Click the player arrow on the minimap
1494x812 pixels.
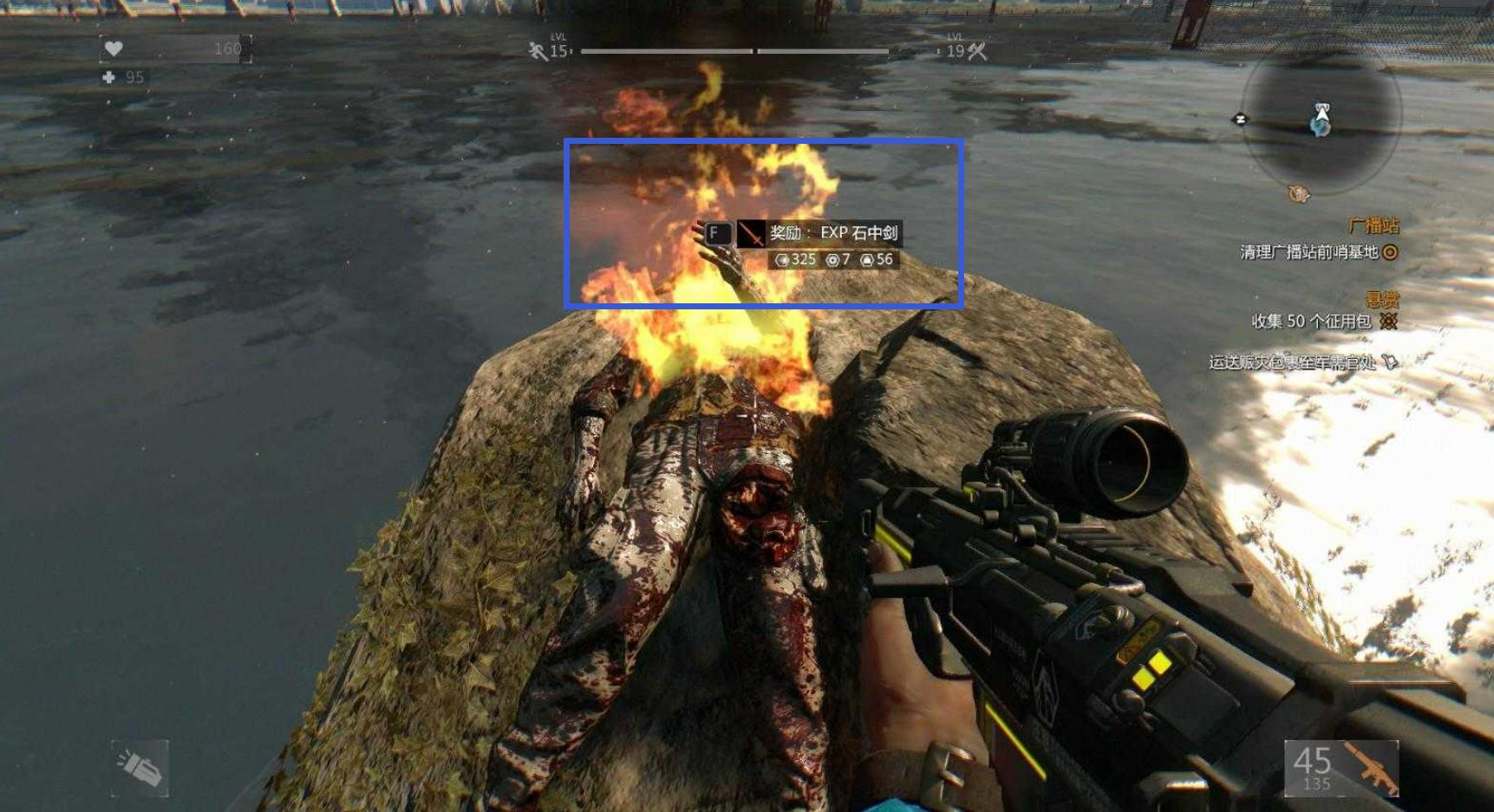(x=1321, y=113)
